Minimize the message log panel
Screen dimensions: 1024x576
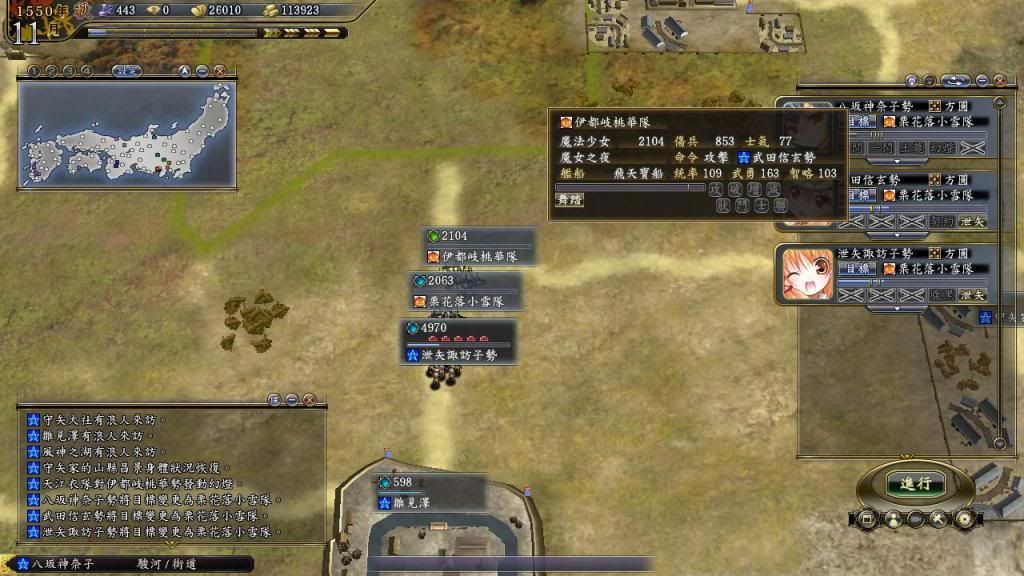(292, 400)
